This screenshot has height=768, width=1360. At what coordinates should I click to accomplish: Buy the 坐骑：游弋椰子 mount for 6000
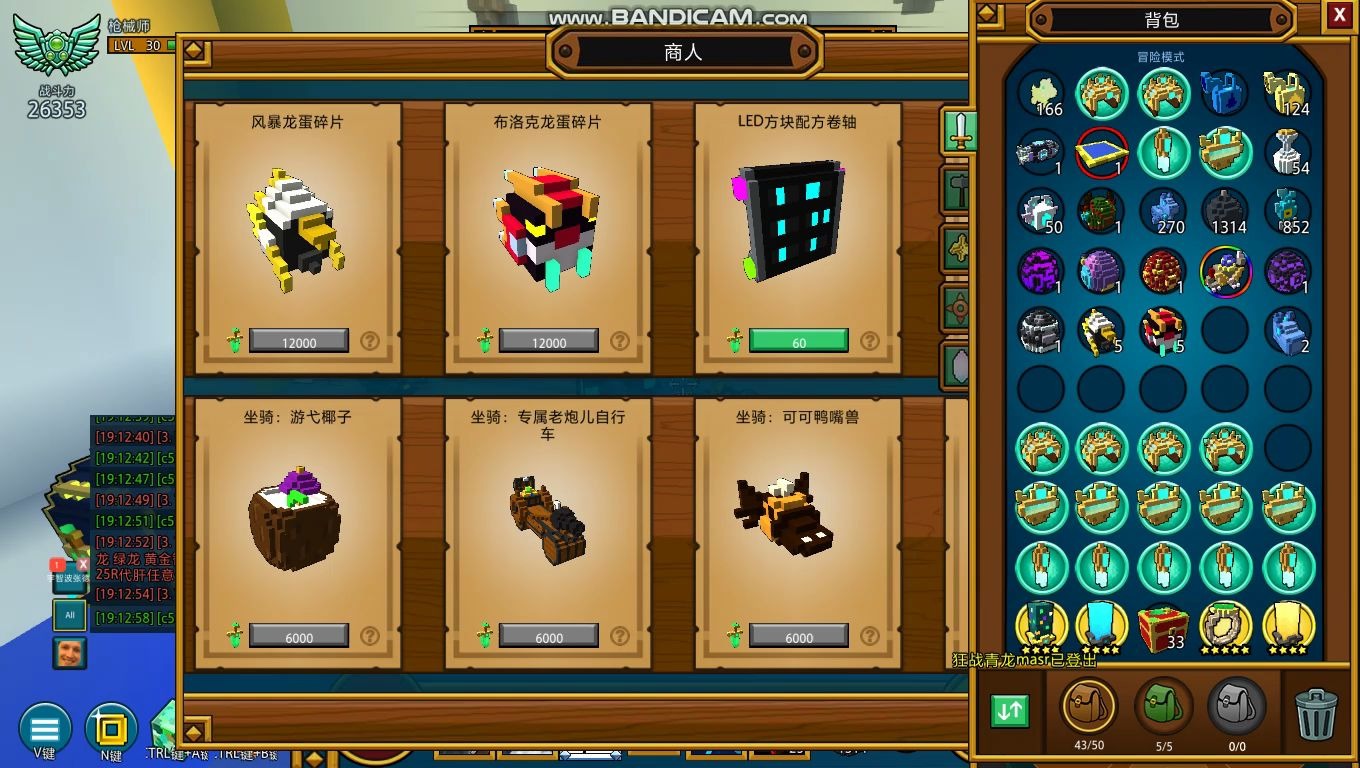click(x=298, y=637)
